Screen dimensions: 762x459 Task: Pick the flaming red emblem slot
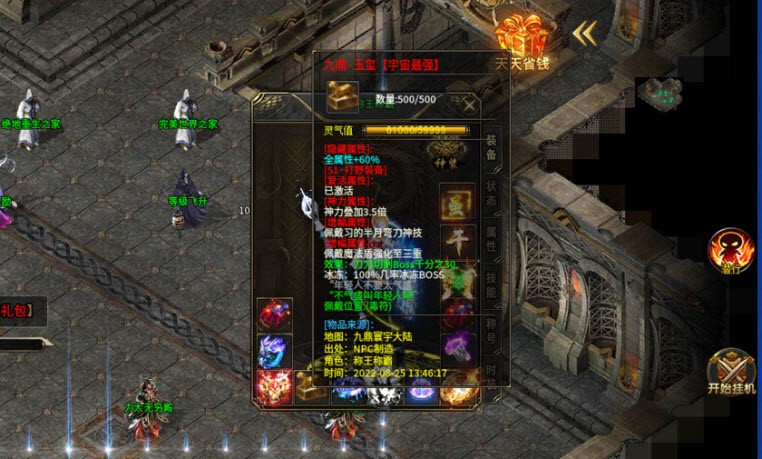click(274, 386)
